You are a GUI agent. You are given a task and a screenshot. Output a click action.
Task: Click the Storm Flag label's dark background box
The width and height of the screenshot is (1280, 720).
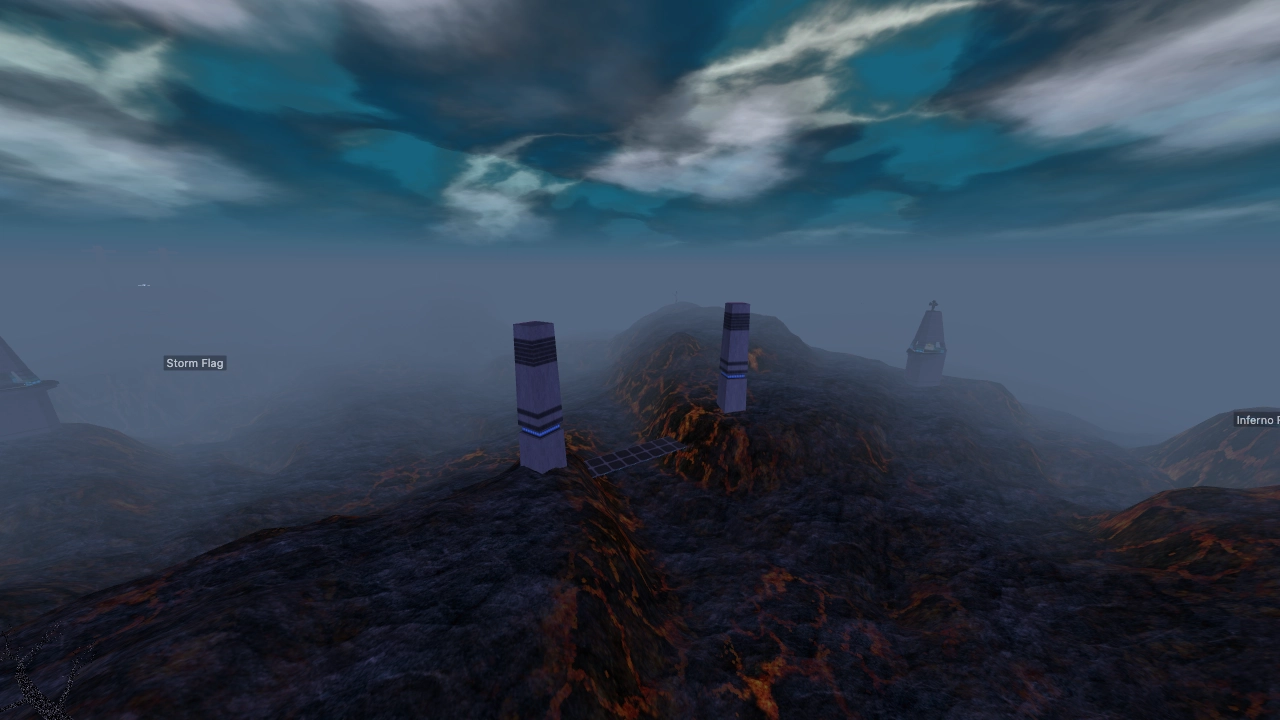194,363
